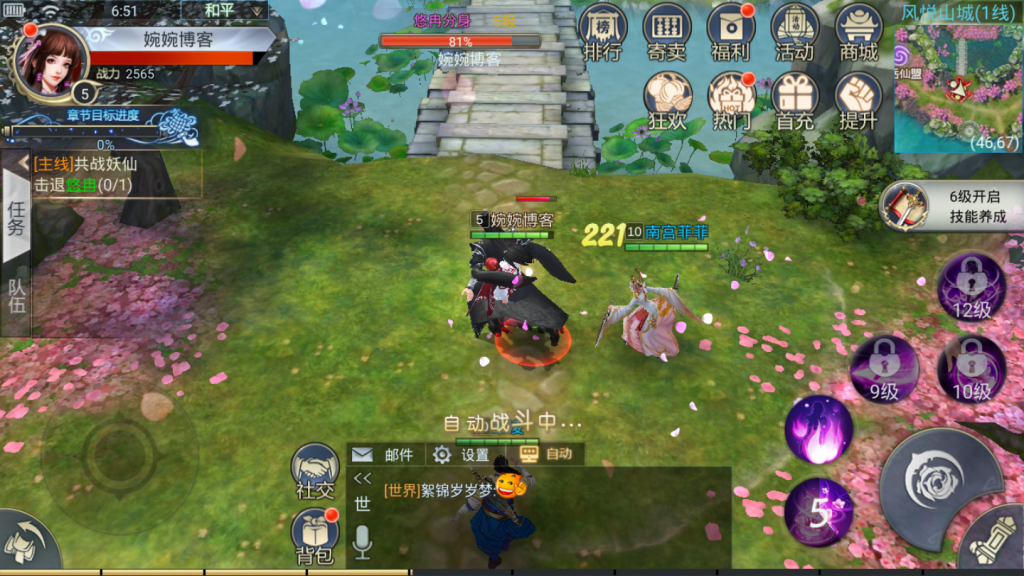Open the 排行 ranking menu
Image resolution: width=1024 pixels, height=576 pixels.
coord(603,32)
